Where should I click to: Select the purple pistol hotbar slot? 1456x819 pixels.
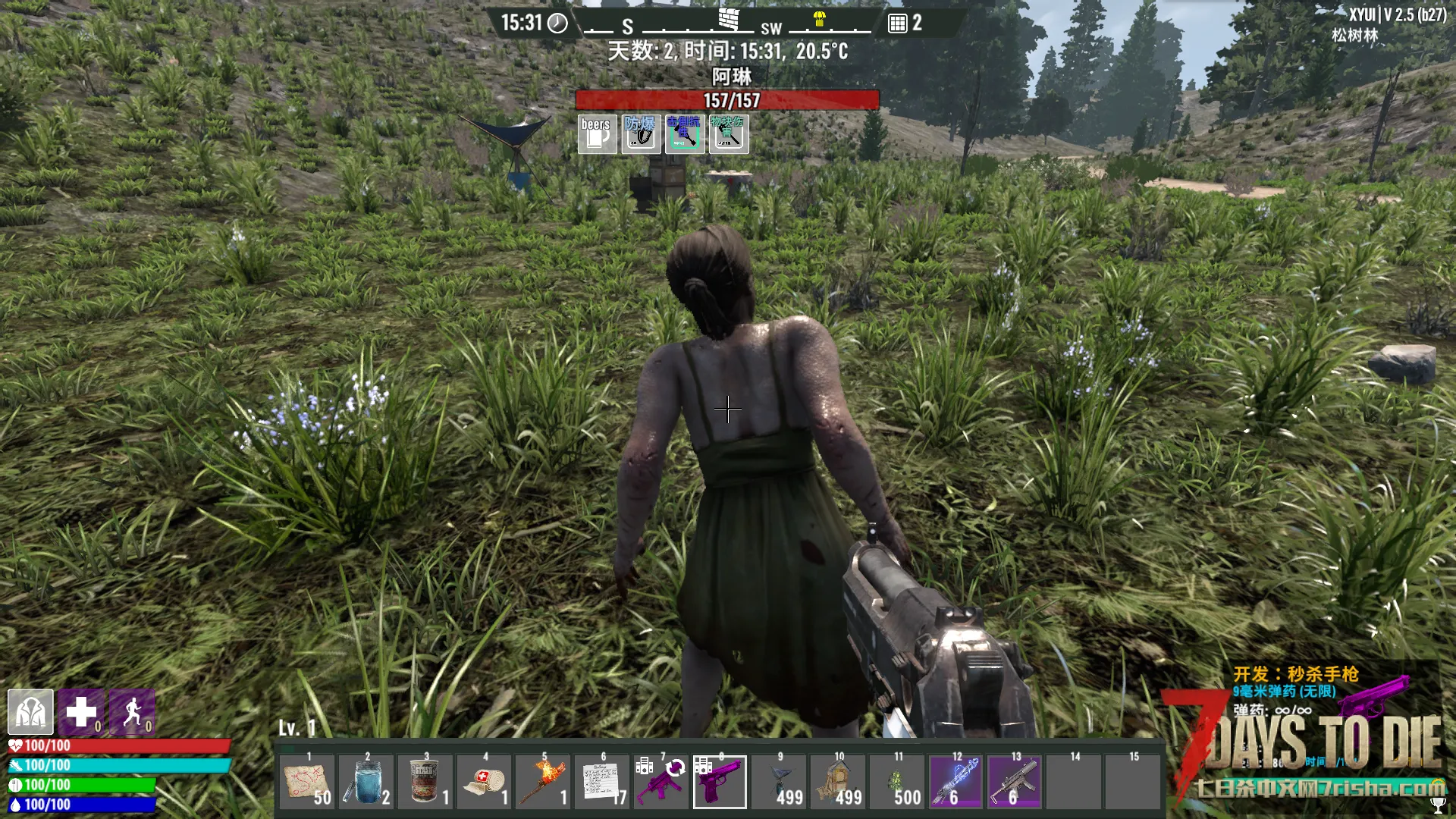click(720, 782)
